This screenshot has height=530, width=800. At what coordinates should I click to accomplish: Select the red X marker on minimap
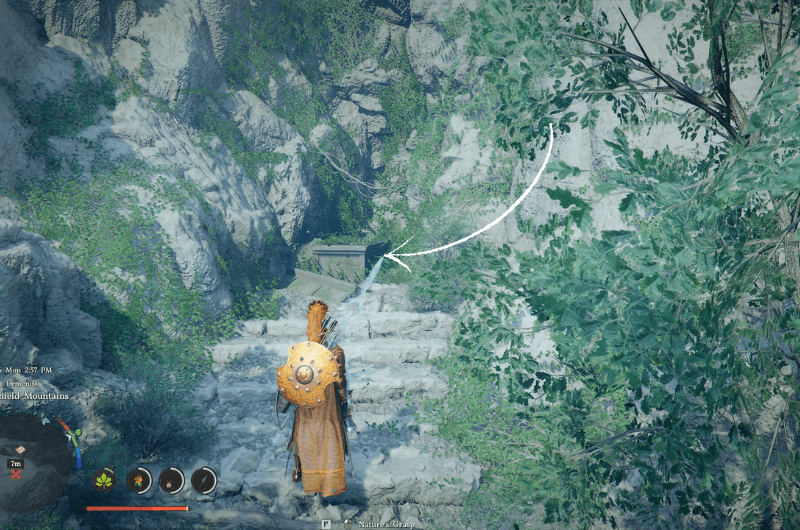[x=15, y=472]
